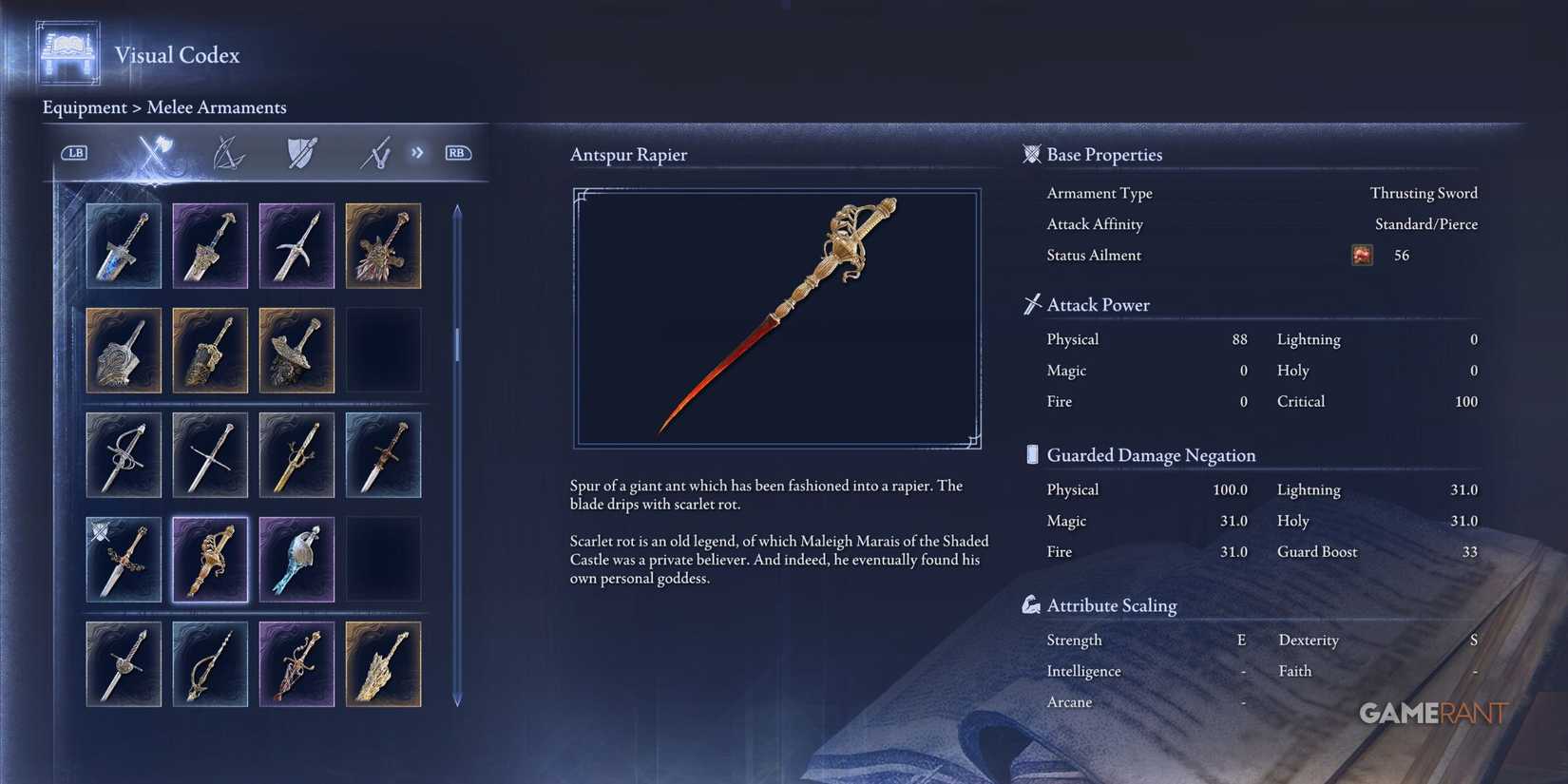Expand more weapon categories via double-chevron arrow
Image resolution: width=1568 pixels, height=784 pixels.
[x=416, y=152]
